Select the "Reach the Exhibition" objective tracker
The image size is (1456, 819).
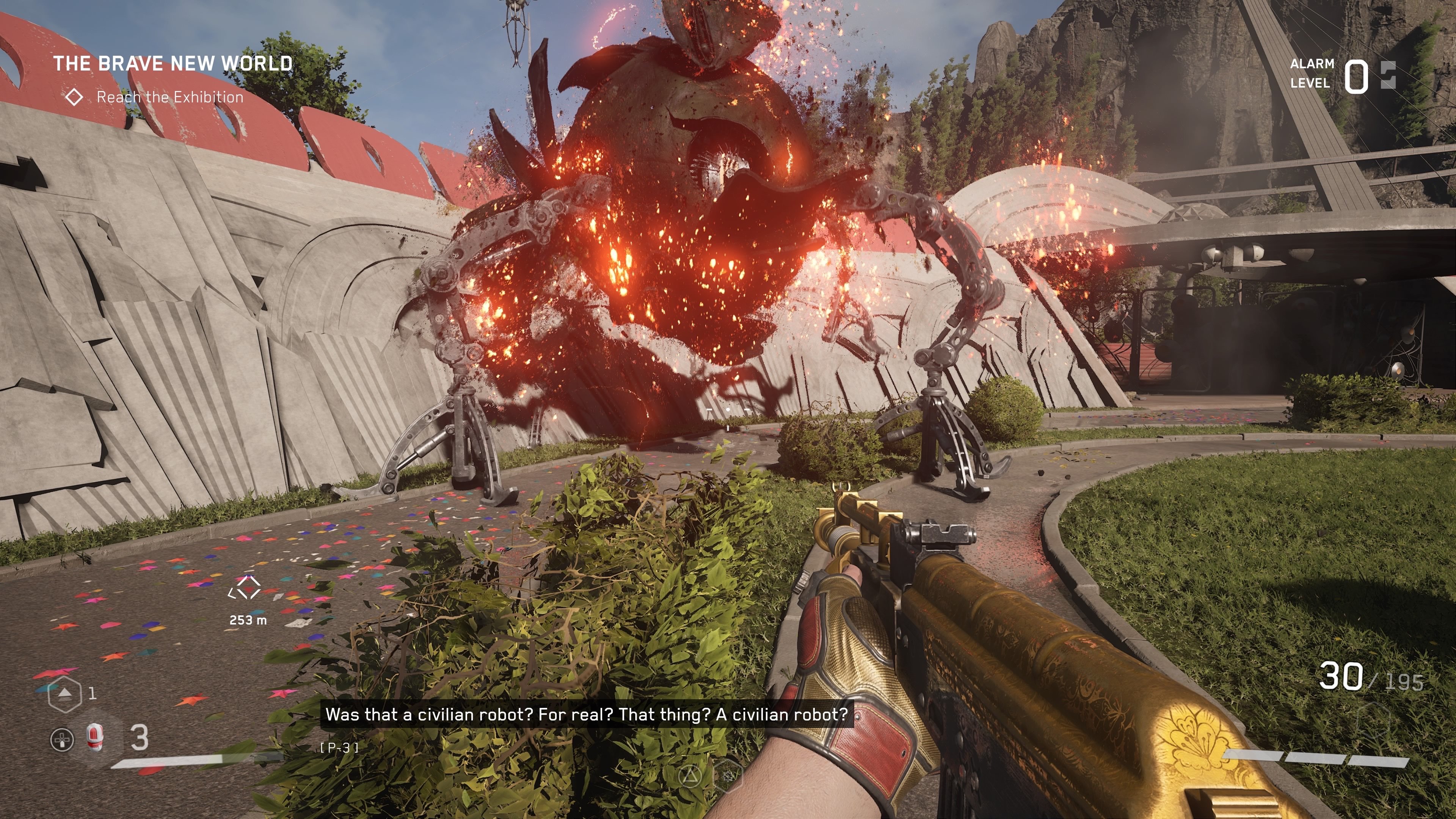169,97
